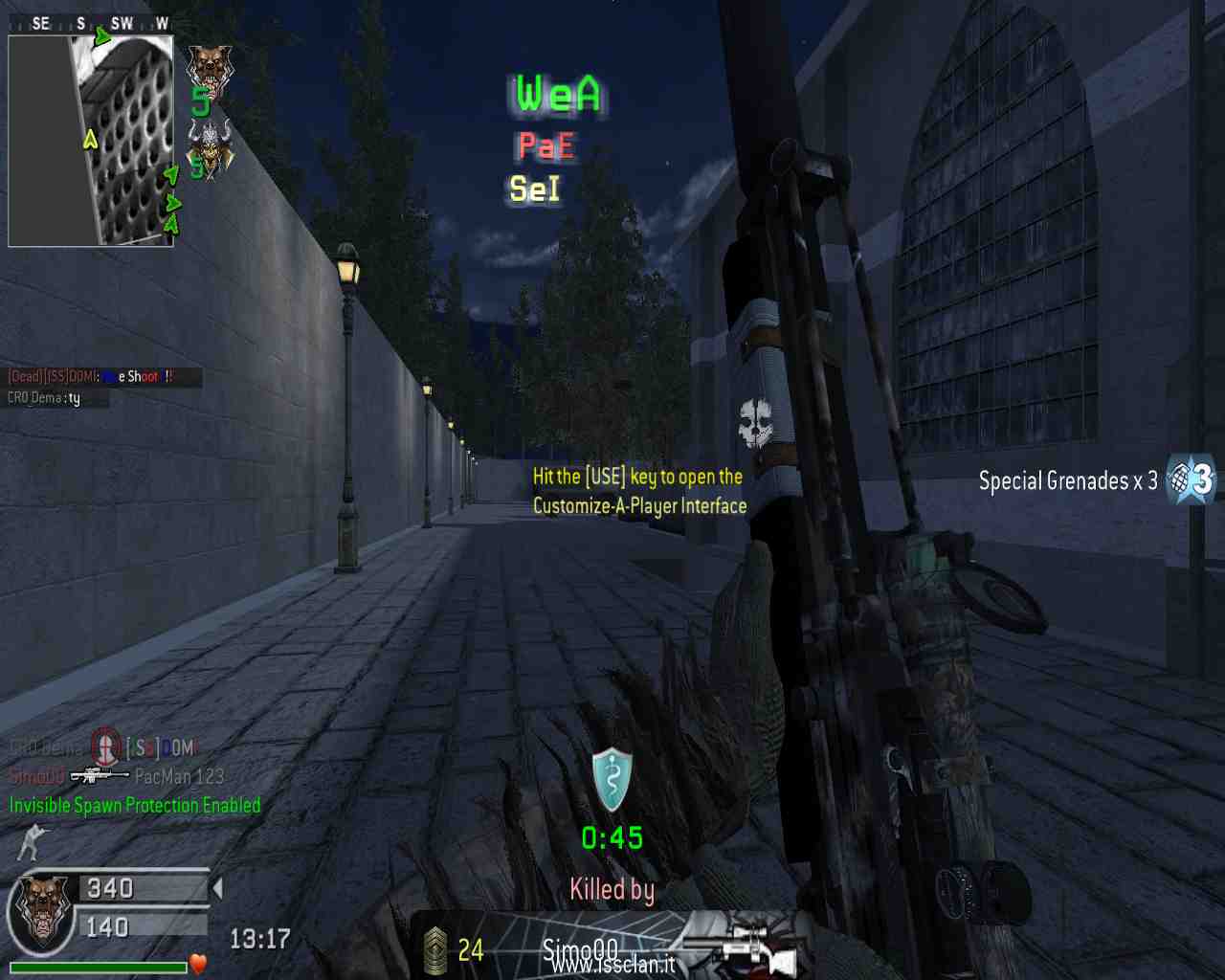Select the horned skull team emblem
The height and width of the screenshot is (980, 1225).
pyautogui.click(x=210, y=146)
